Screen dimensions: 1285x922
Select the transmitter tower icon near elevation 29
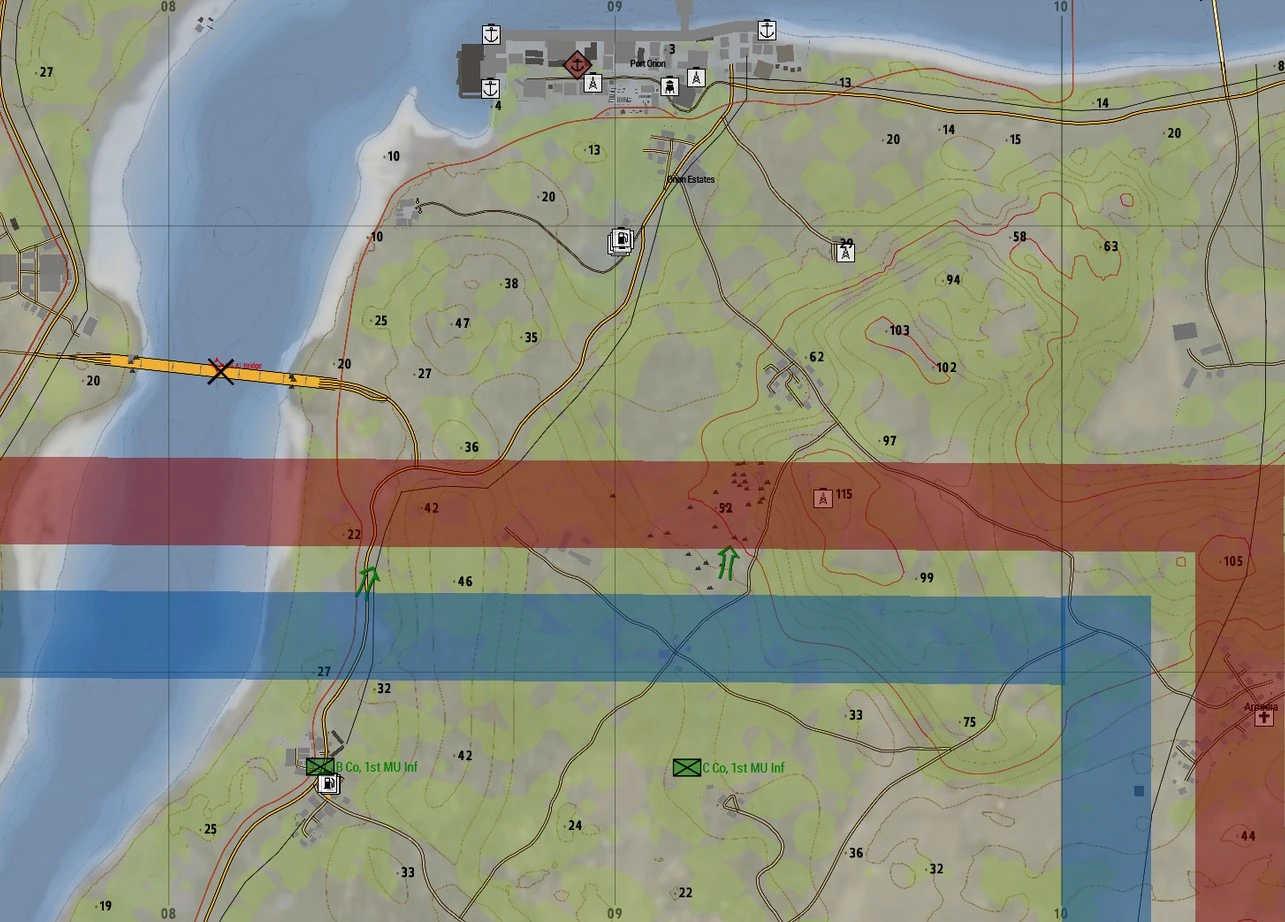[846, 252]
